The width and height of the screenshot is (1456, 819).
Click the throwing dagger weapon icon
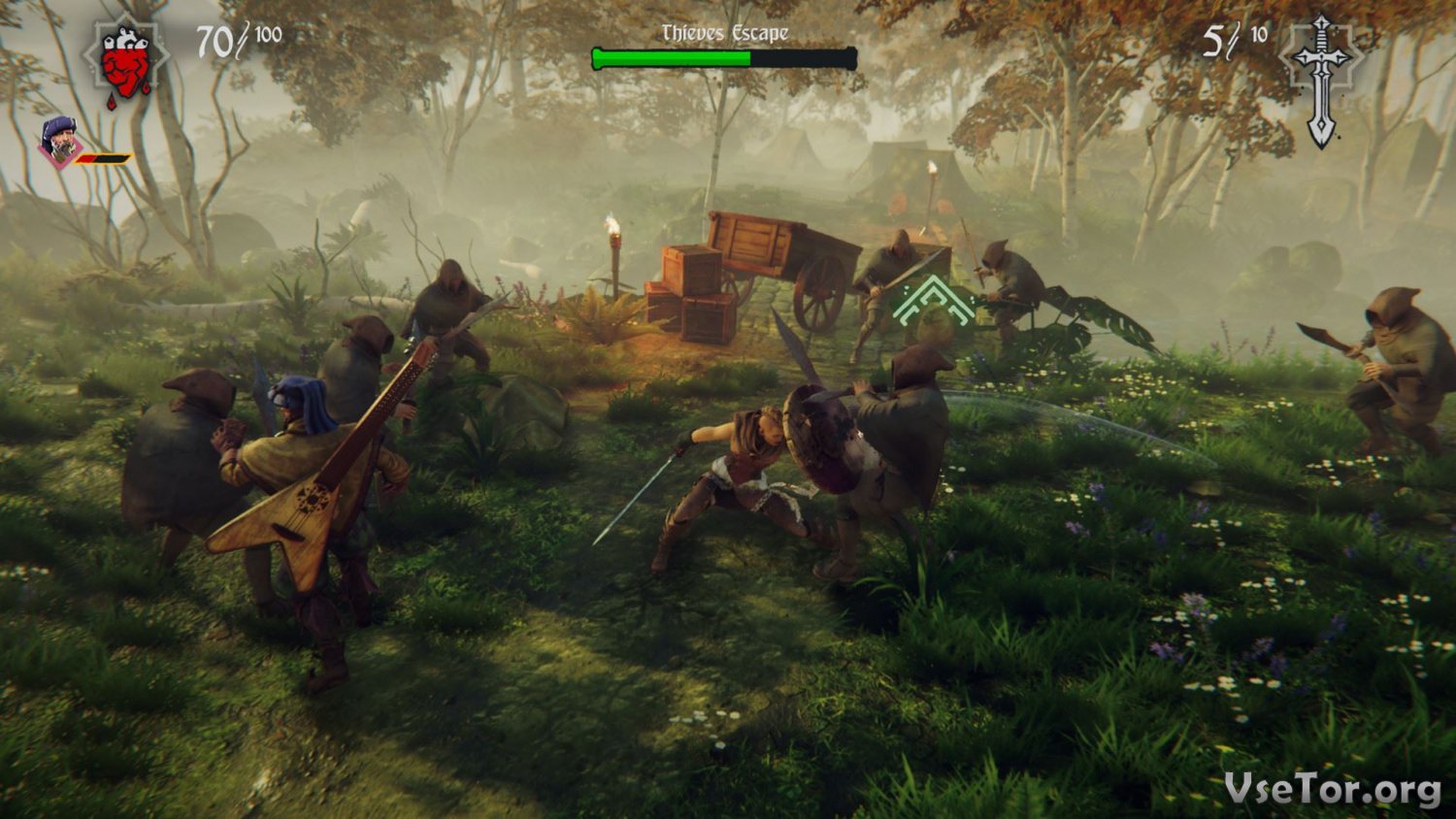pos(1321,80)
